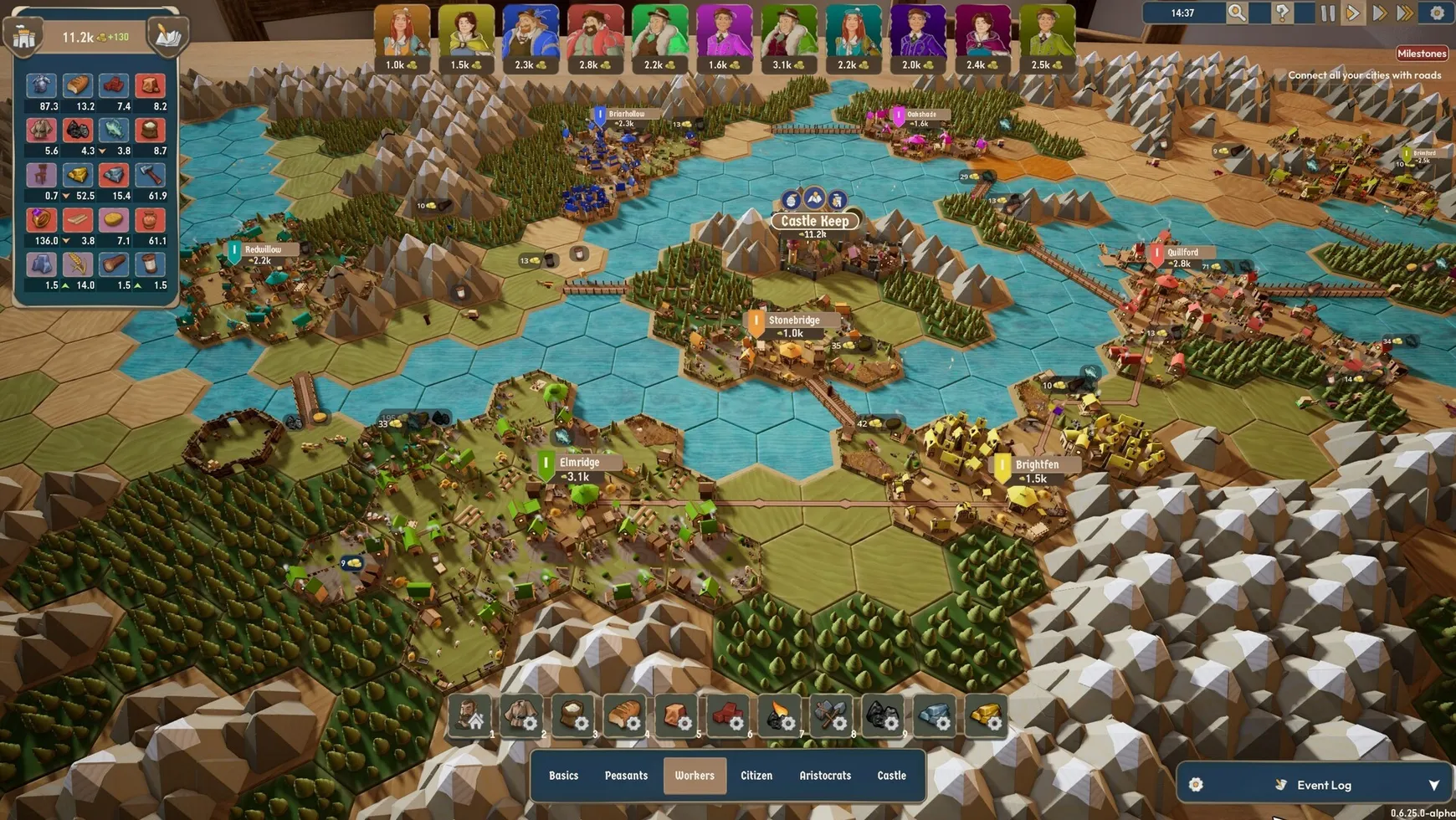Select the Castle Keep city label
Screen dimensions: 1456x820
814,221
